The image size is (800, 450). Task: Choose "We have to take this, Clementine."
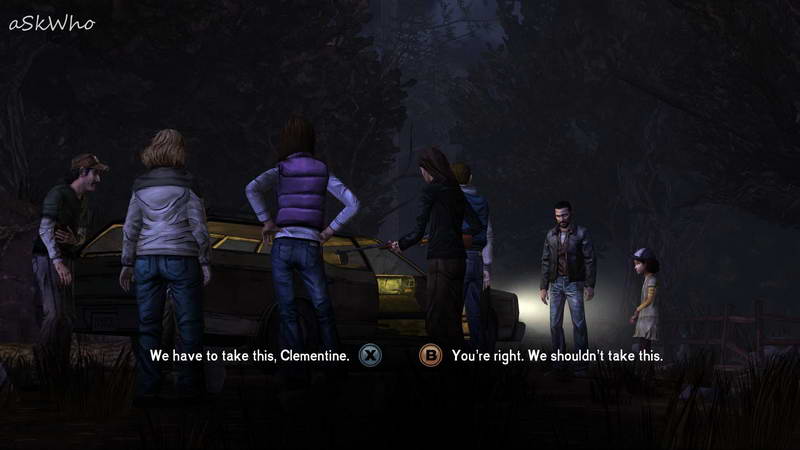250,355
